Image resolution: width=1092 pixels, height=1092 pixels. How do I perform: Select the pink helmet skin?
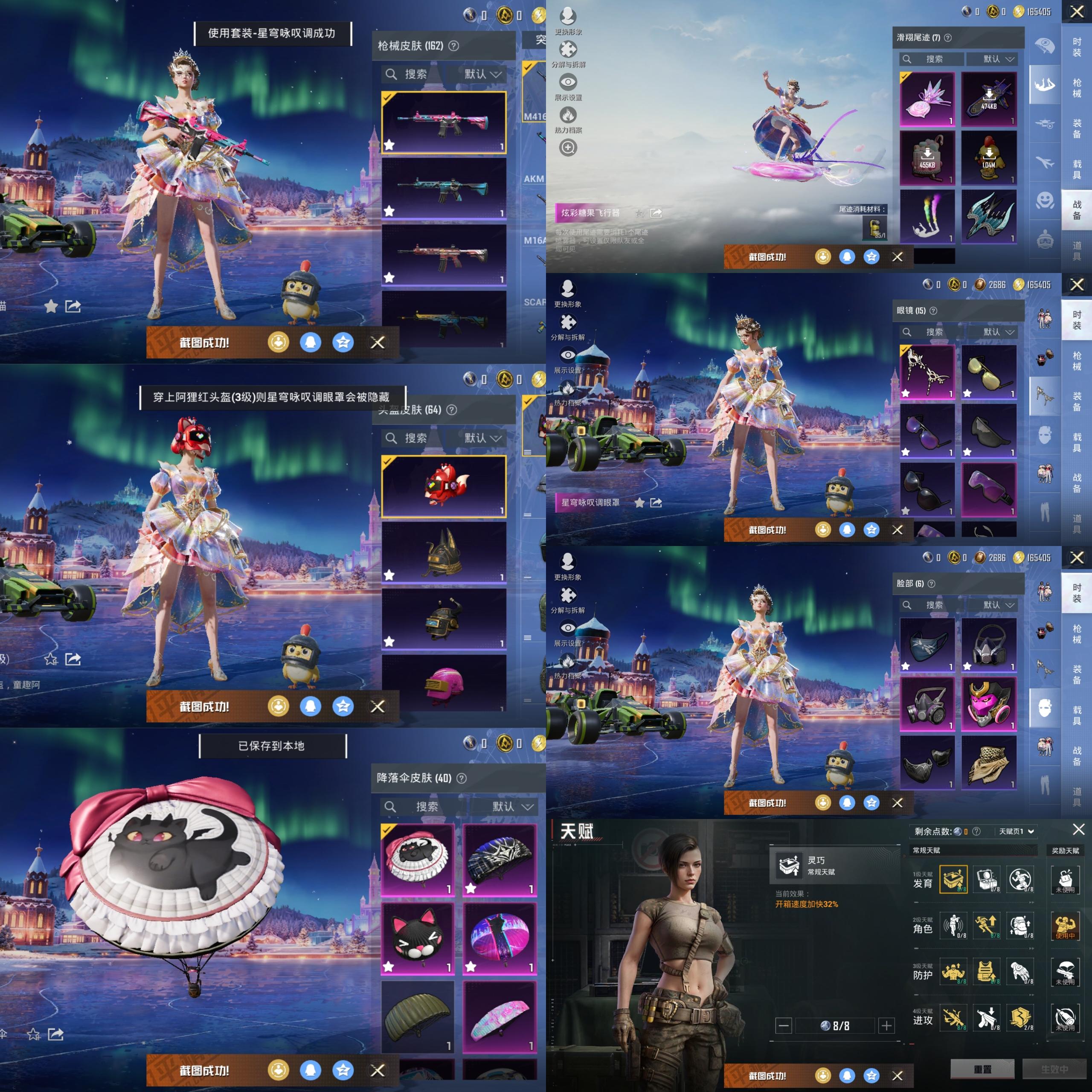[x=444, y=684]
